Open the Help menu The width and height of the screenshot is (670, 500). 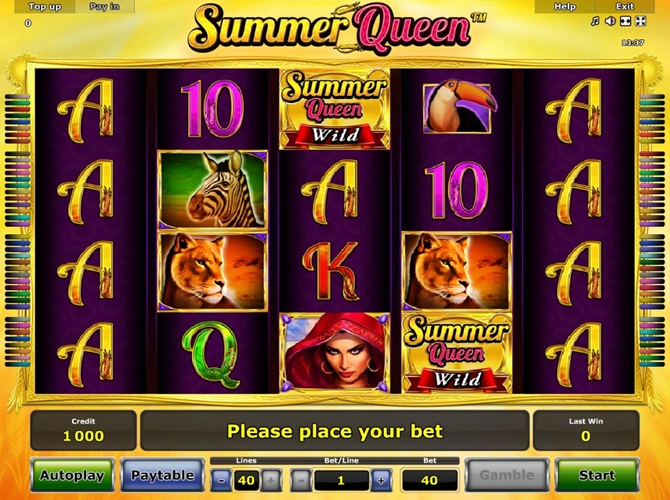click(x=565, y=7)
